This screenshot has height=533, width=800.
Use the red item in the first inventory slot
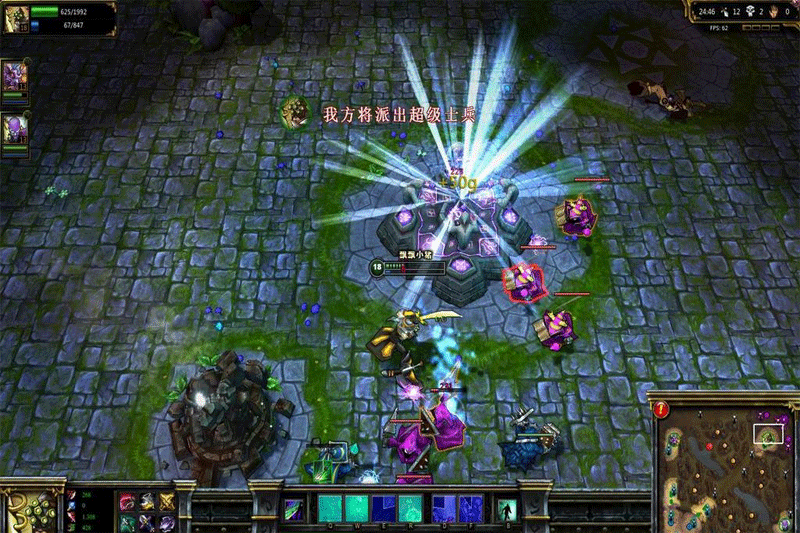click(x=127, y=502)
